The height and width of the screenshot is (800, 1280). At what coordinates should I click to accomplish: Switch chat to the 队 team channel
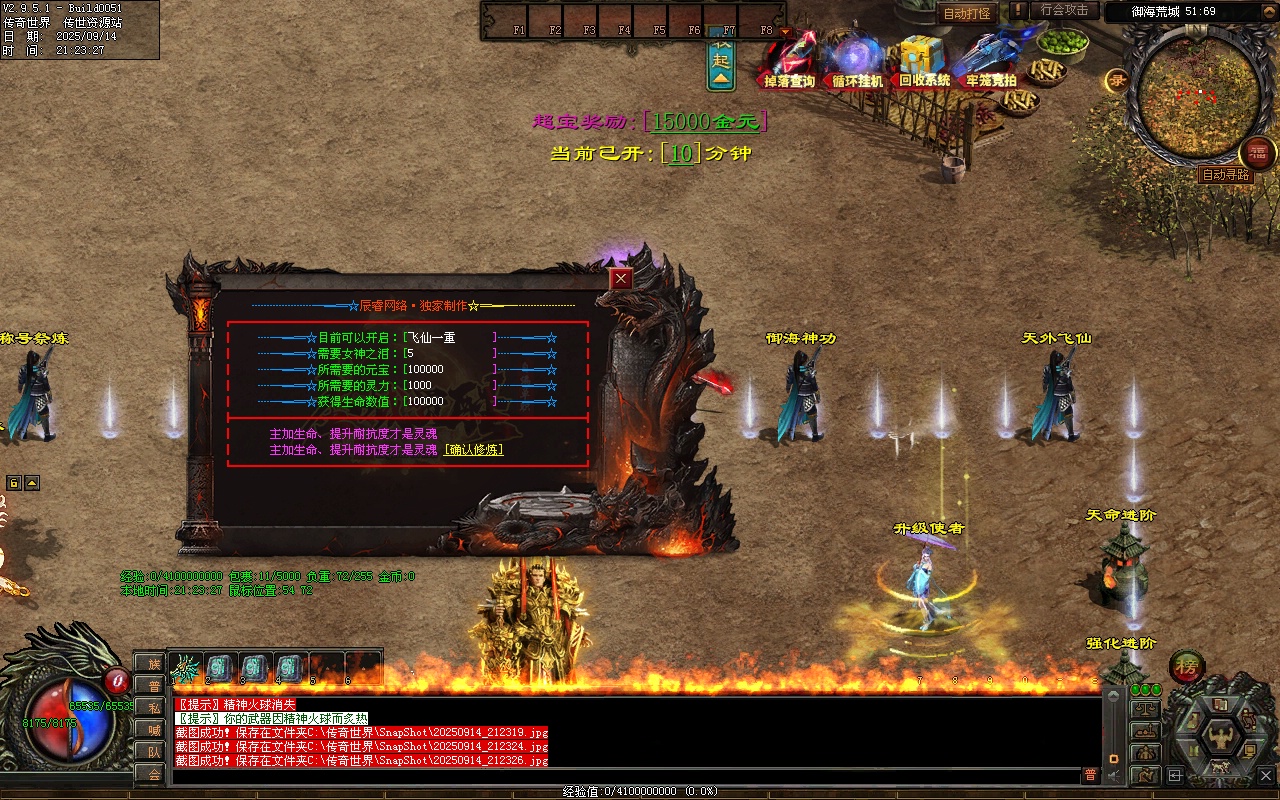[x=152, y=751]
